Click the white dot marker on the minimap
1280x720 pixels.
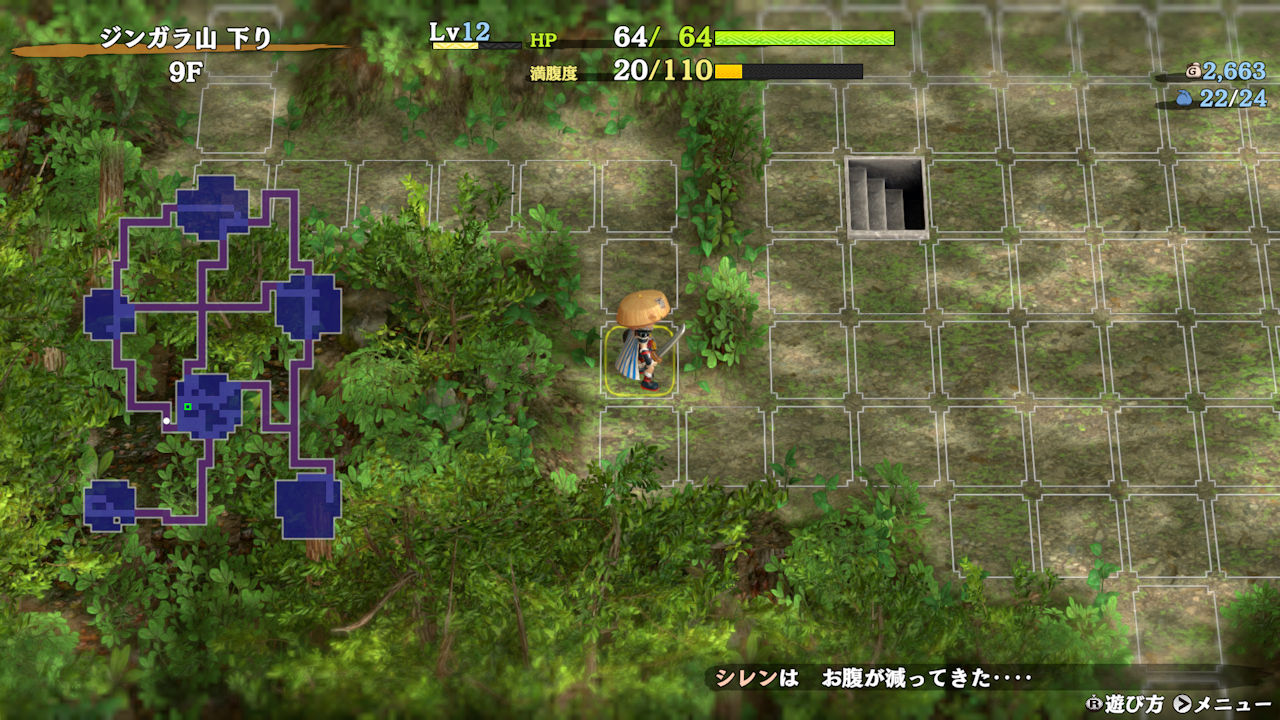tap(167, 421)
